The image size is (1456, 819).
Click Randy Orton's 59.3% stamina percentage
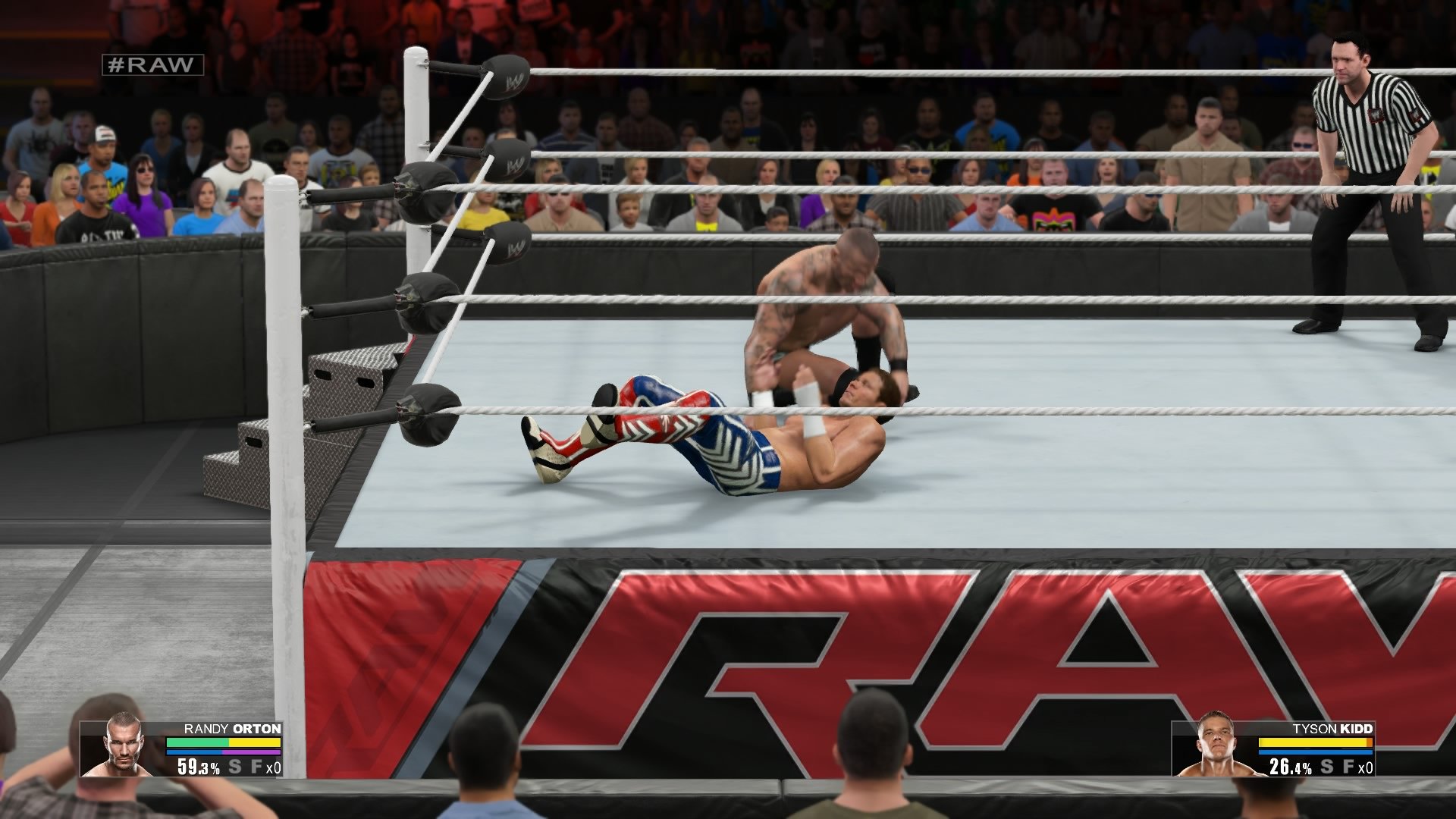[199, 767]
